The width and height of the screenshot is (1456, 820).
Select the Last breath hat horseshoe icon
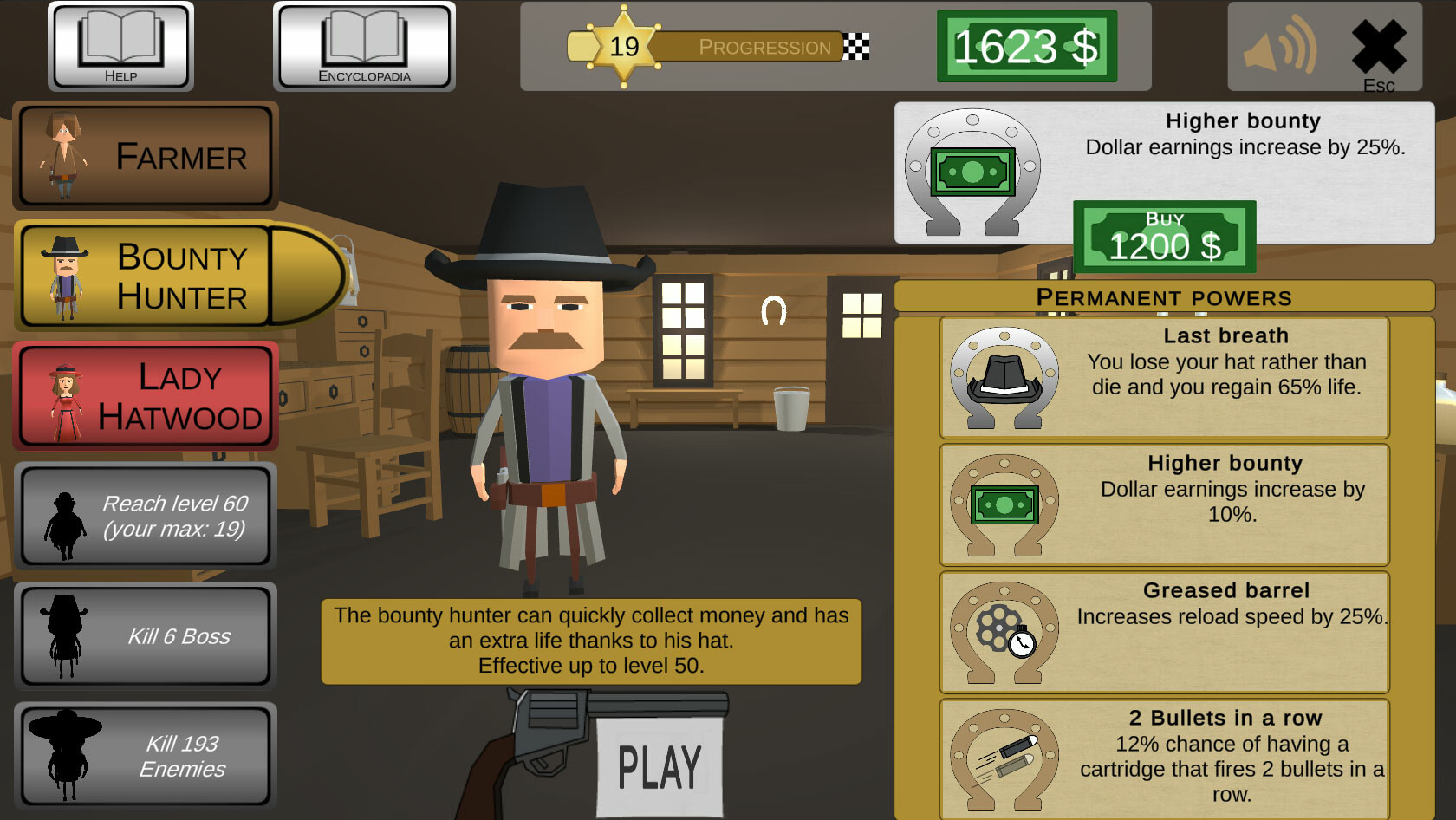coord(1004,379)
